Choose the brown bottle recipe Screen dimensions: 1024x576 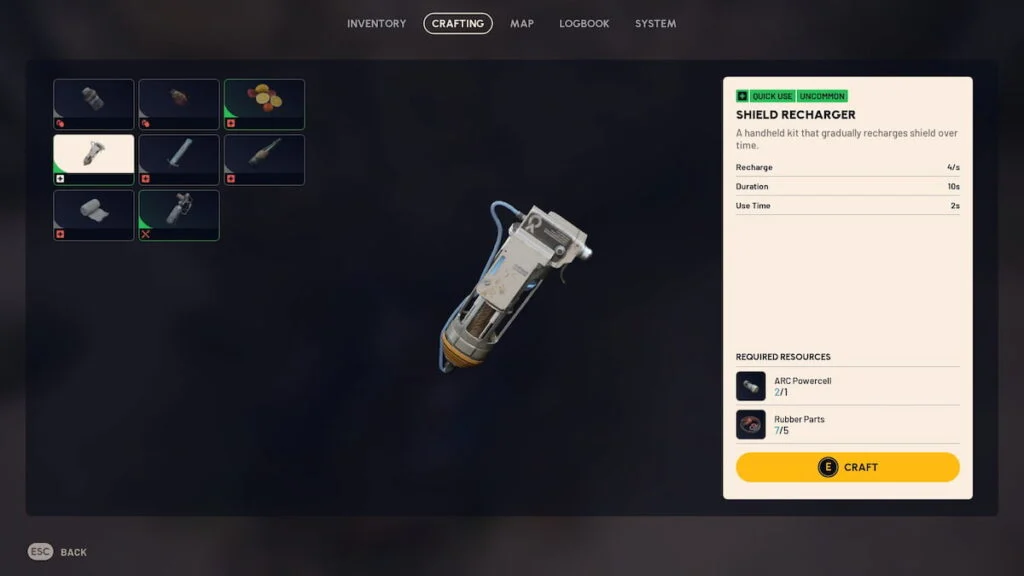pyautogui.click(x=264, y=160)
